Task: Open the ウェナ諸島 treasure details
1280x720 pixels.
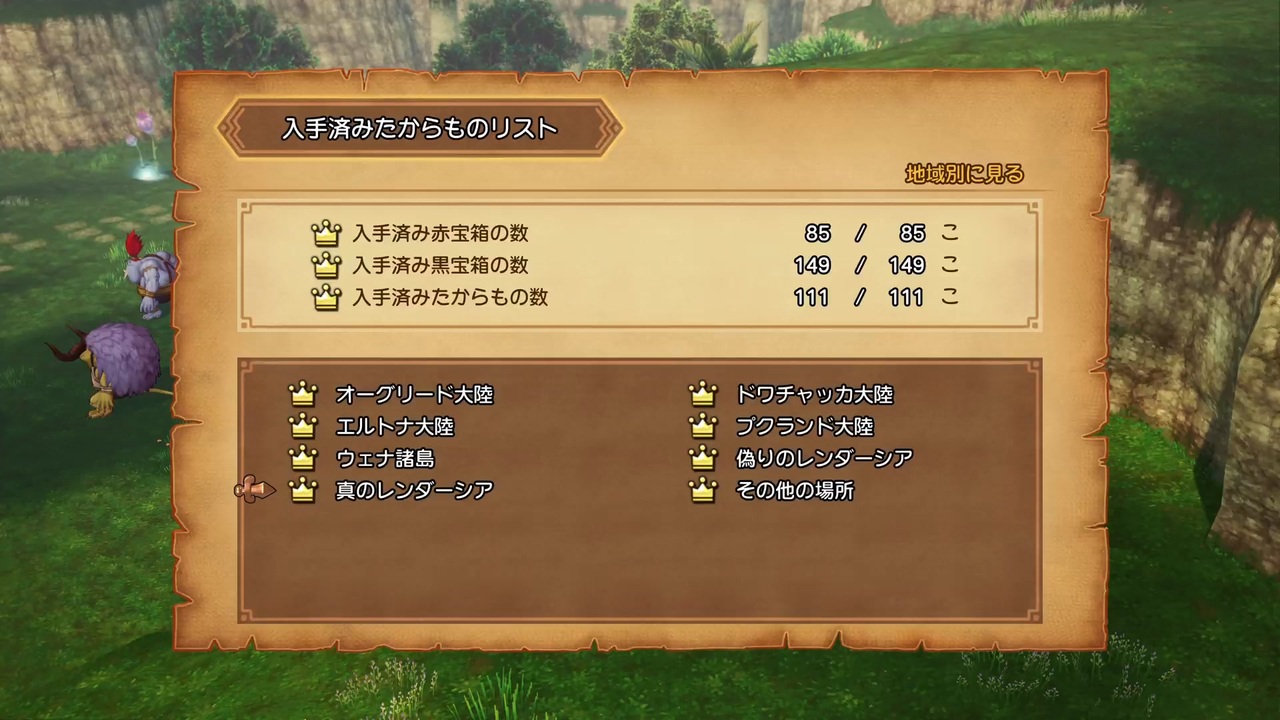Action: click(x=385, y=458)
